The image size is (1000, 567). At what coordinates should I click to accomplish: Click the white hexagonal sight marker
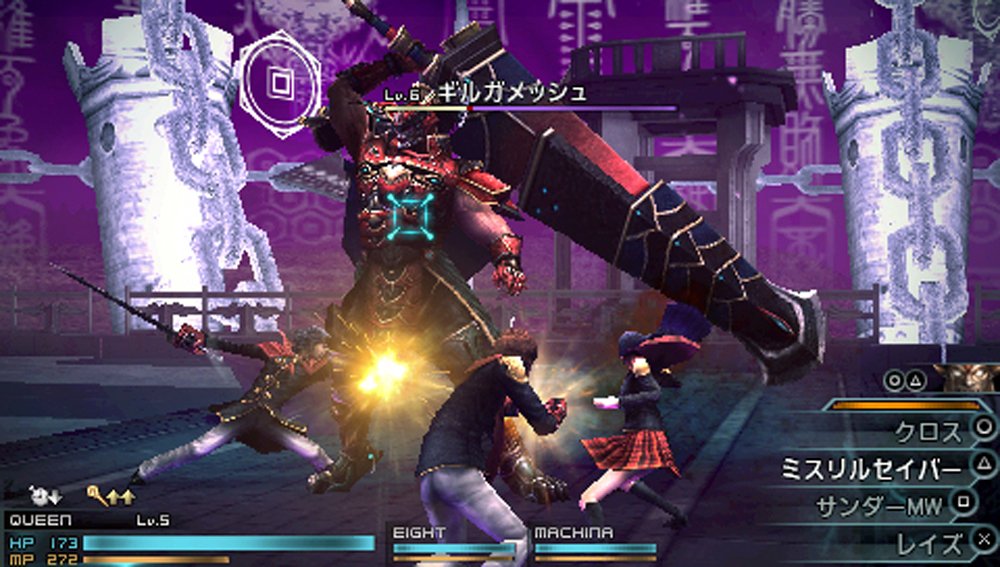[280, 79]
